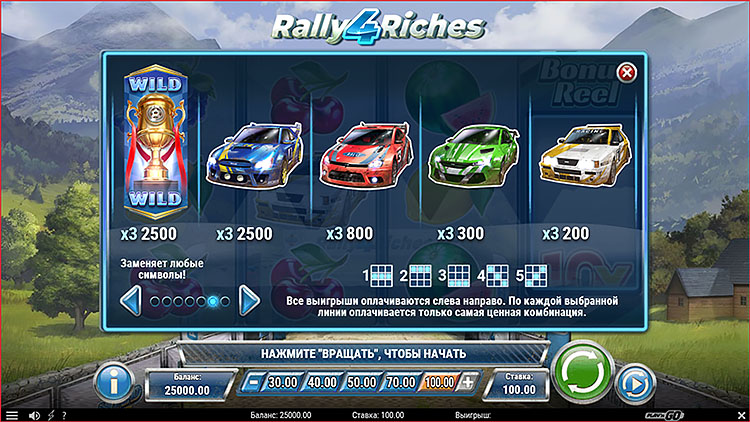The height and width of the screenshot is (422, 750).
Task: Toggle fast play with the lightning icon
Action: tap(50, 415)
